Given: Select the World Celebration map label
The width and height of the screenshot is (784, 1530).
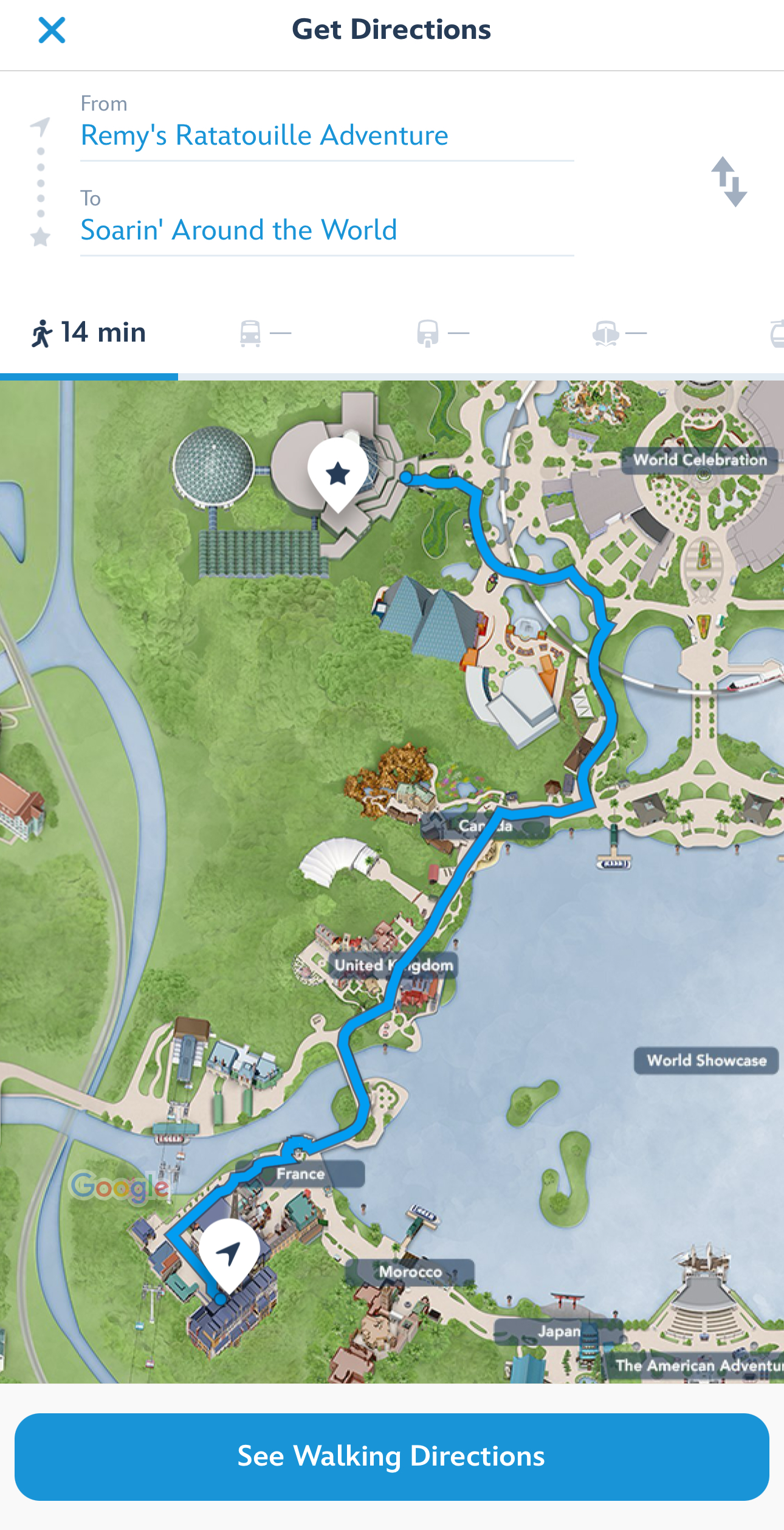Looking at the screenshot, I should click(700, 460).
